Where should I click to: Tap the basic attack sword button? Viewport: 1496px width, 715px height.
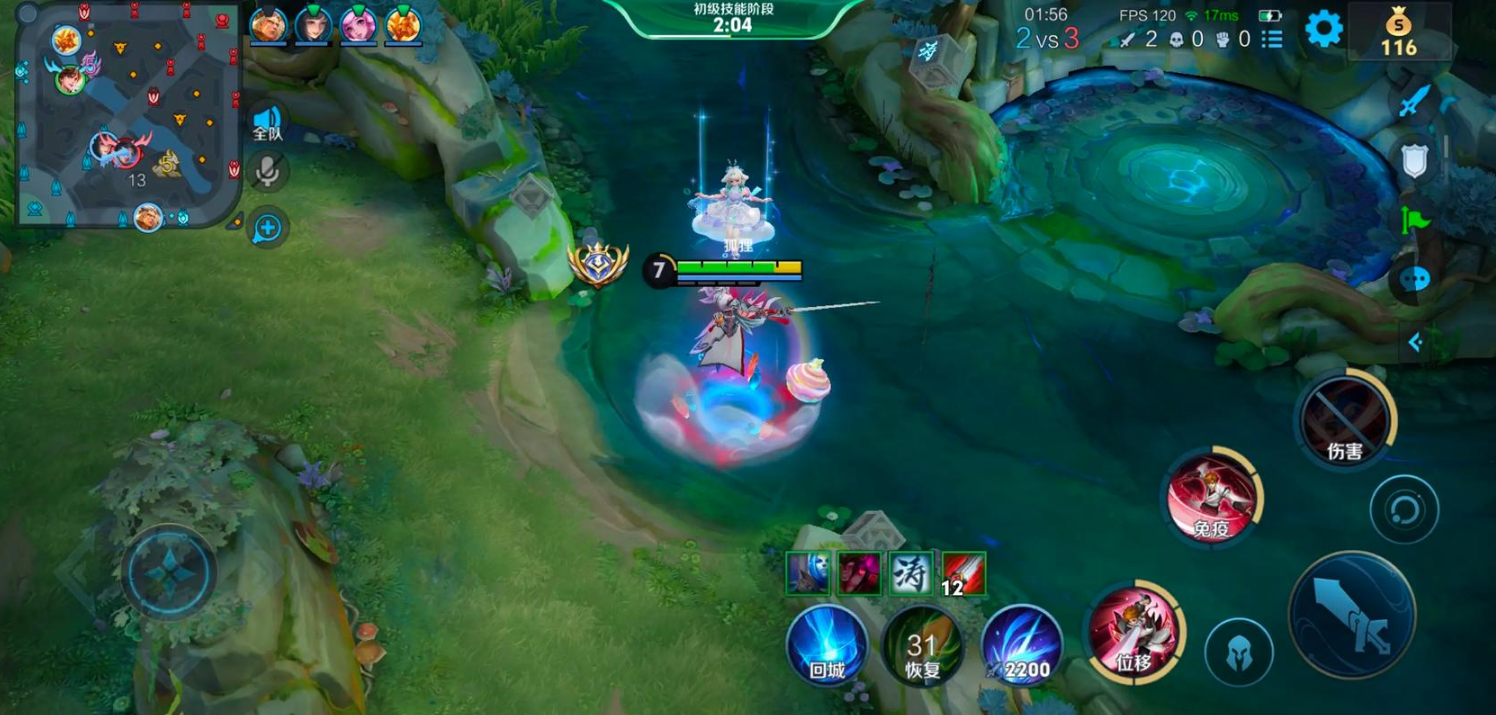[1351, 615]
